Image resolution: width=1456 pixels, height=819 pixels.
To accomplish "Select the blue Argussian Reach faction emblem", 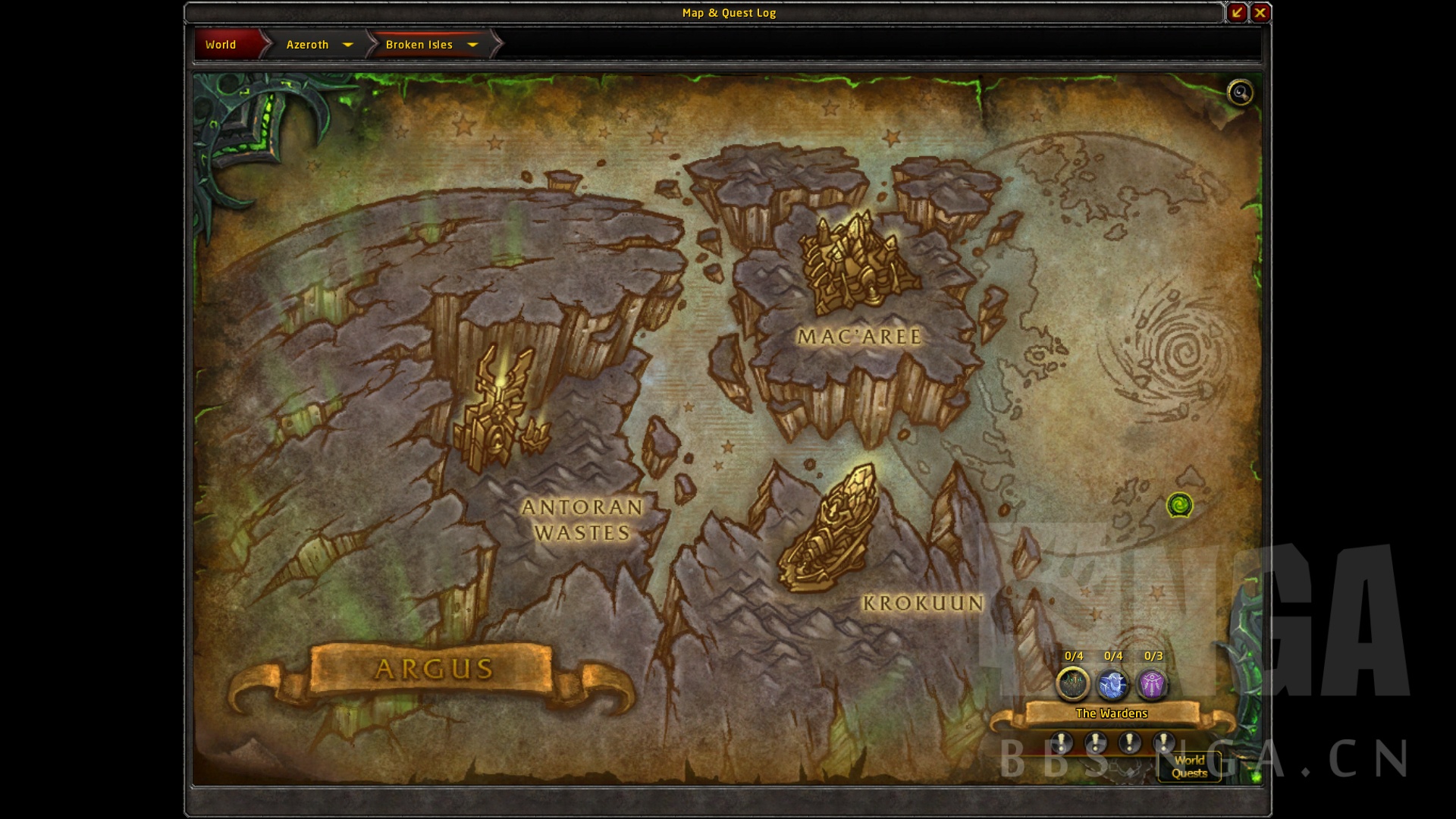I will pos(1112,683).
